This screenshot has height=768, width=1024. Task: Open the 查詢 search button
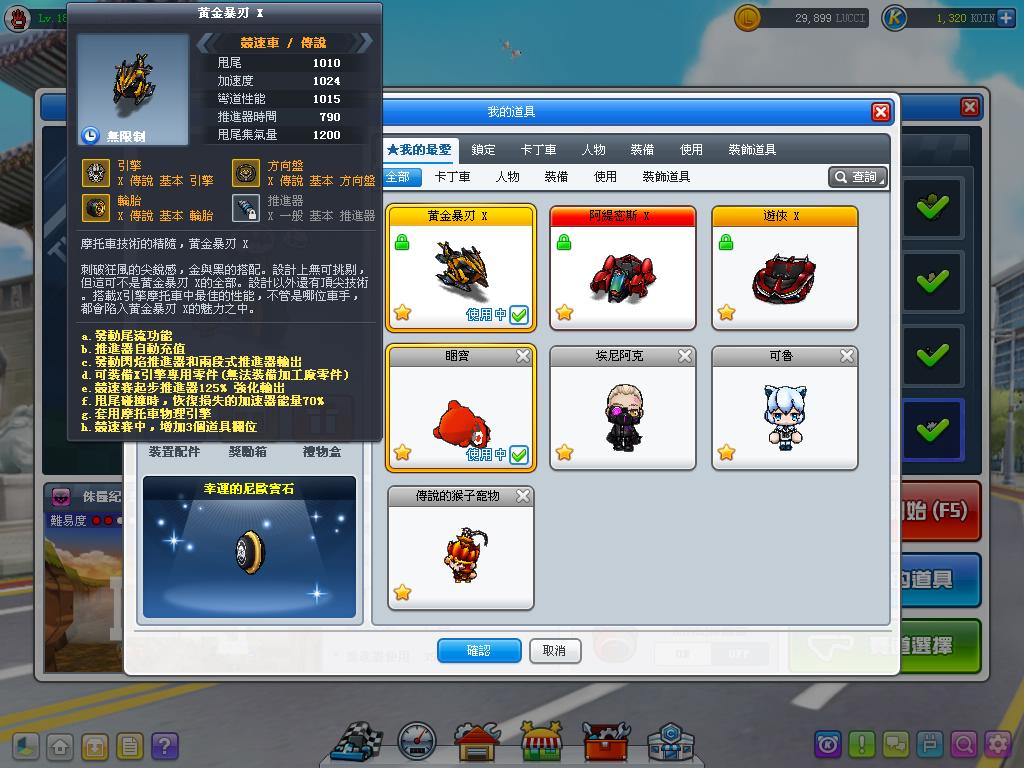[858, 177]
